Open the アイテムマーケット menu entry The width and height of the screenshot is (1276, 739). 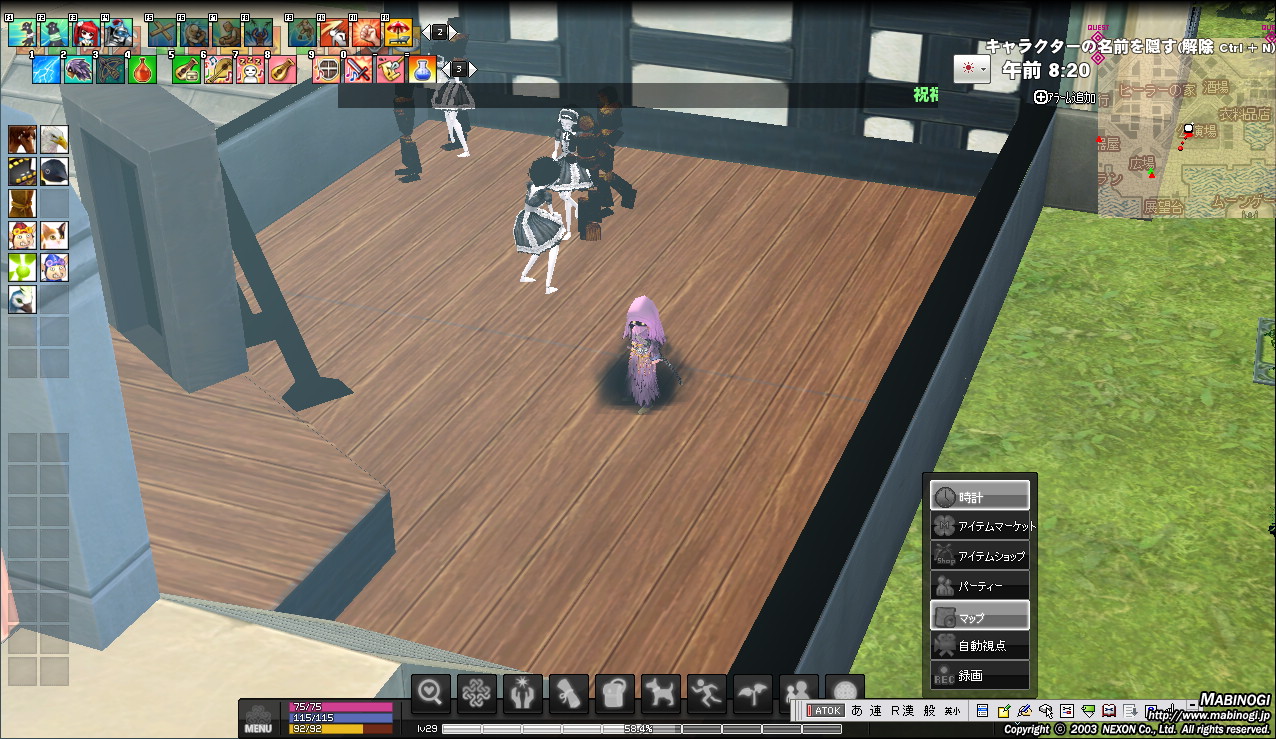tap(980, 526)
